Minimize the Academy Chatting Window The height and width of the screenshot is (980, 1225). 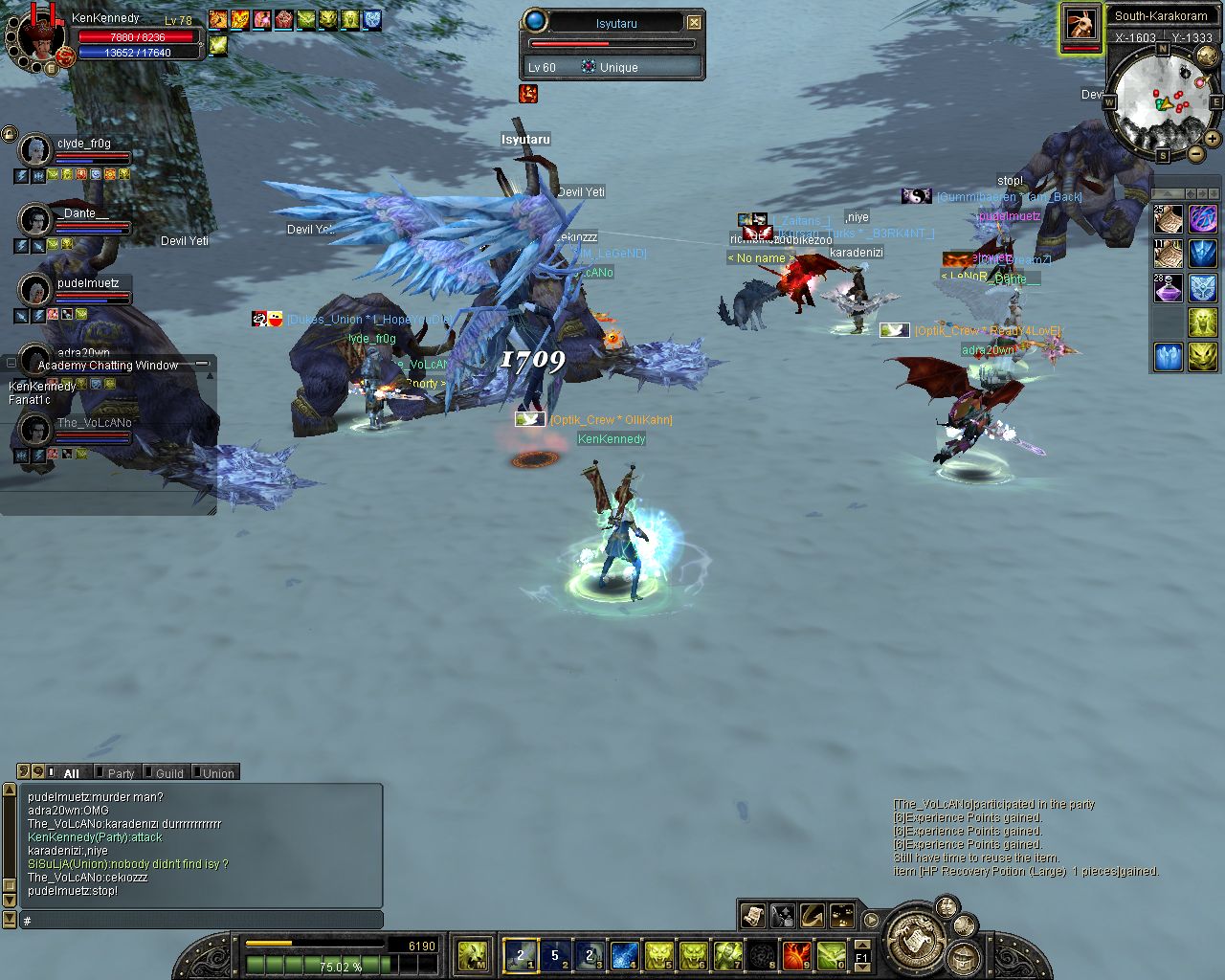202,364
